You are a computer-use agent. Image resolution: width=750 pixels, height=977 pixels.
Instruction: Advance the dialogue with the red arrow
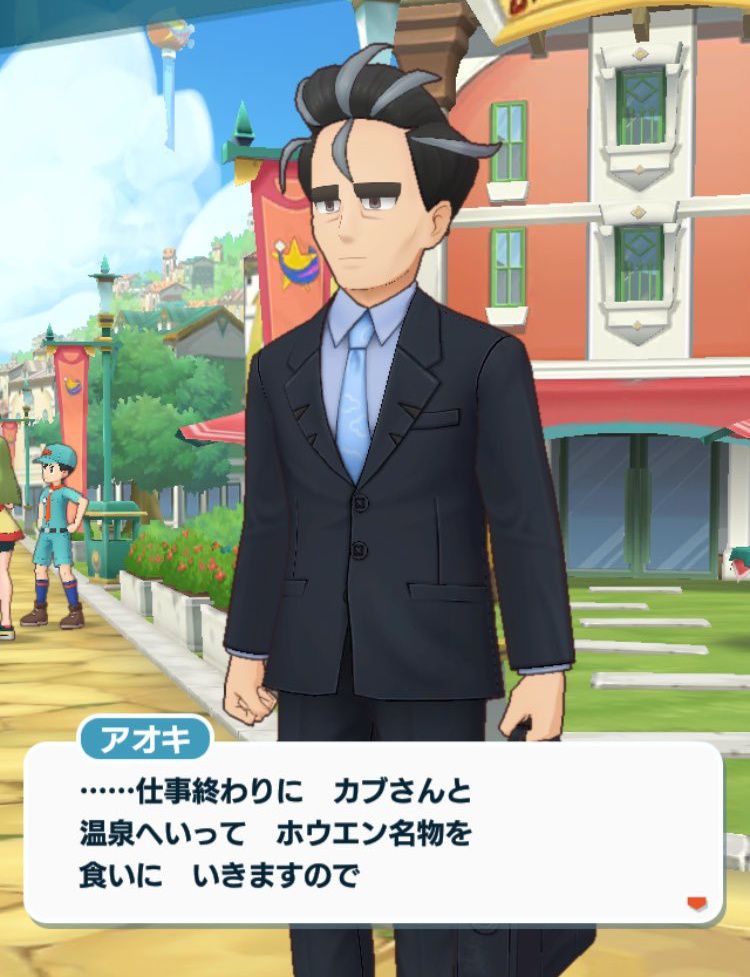coord(696,903)
